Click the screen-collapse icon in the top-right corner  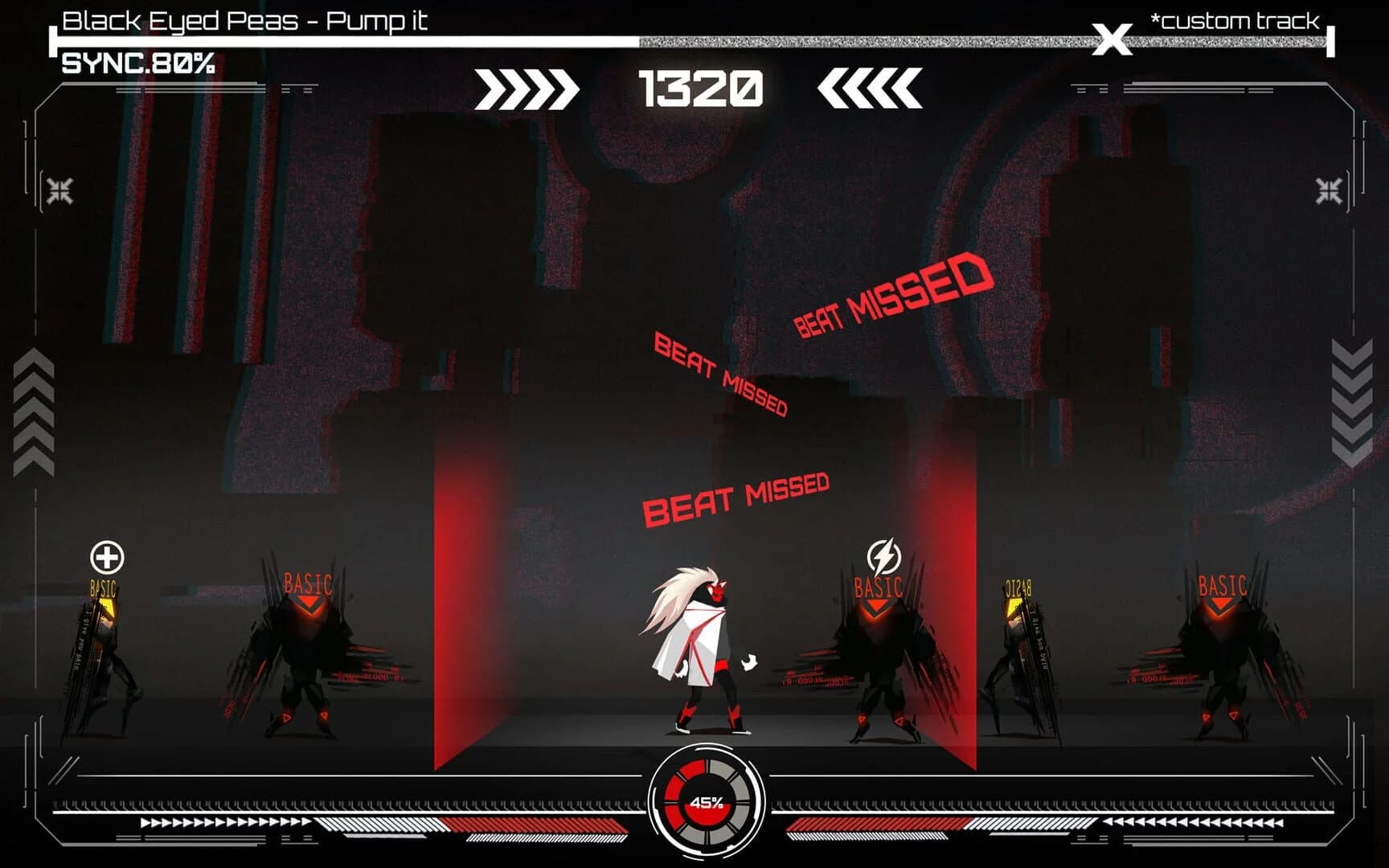point(1328,190)
